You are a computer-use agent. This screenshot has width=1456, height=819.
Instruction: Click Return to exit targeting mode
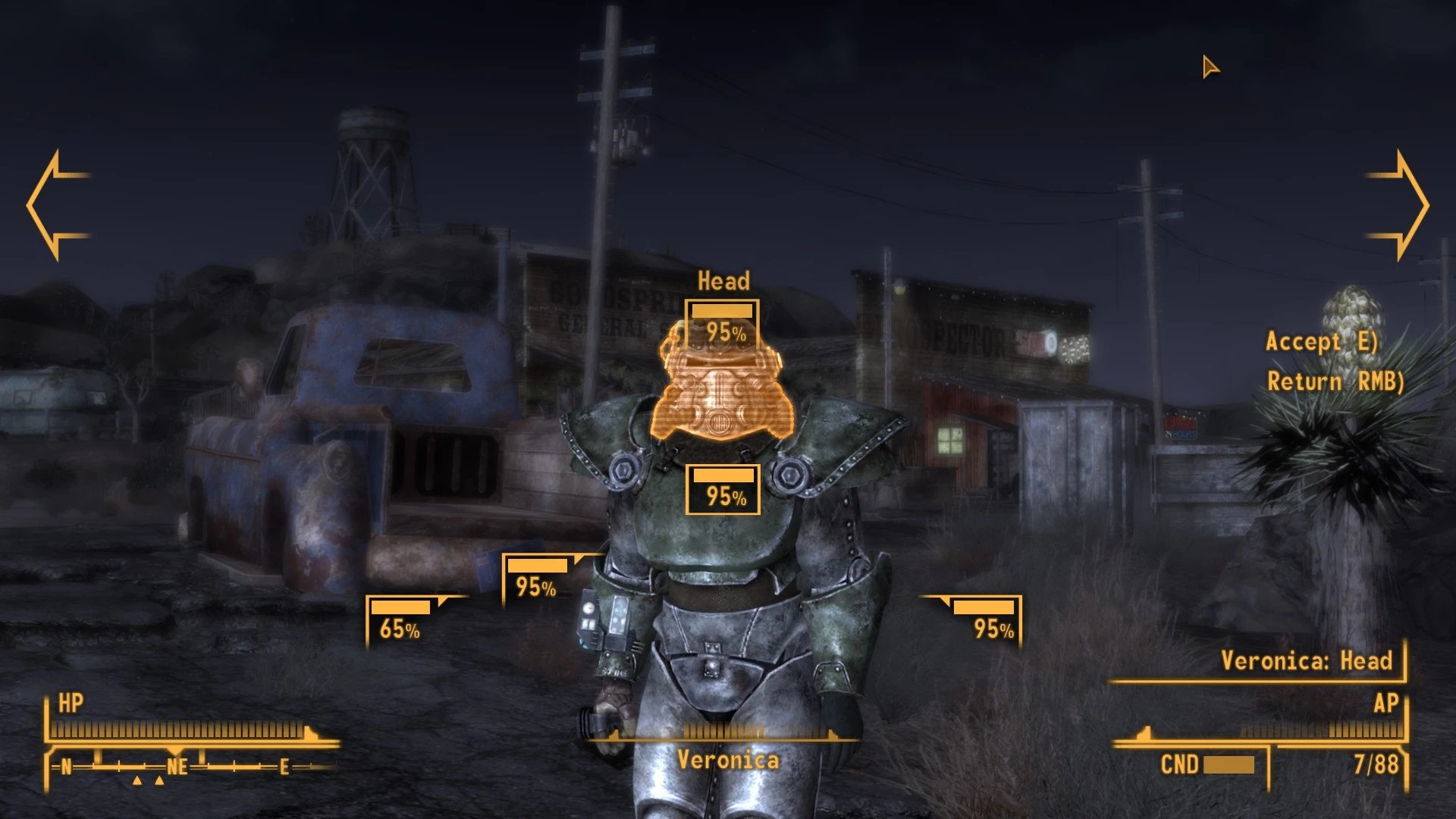(x=1335, y=381)
